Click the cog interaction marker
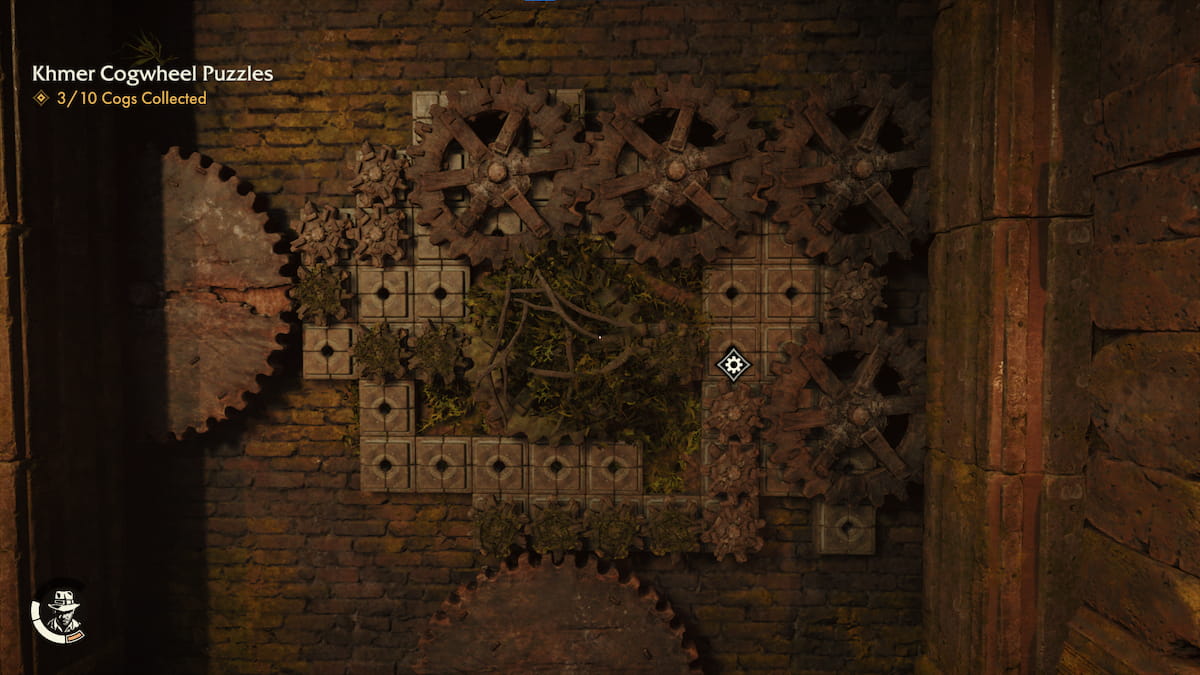 (734, 364)
